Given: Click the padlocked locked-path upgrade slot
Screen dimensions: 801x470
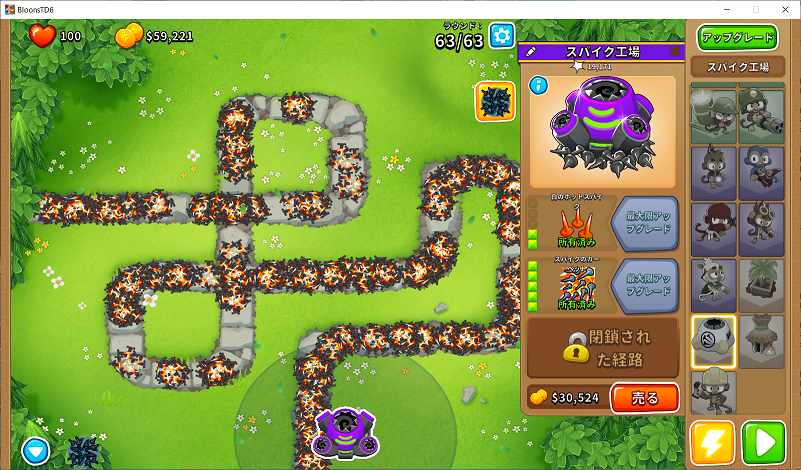Looking at the screenshot, I should 603,347.
